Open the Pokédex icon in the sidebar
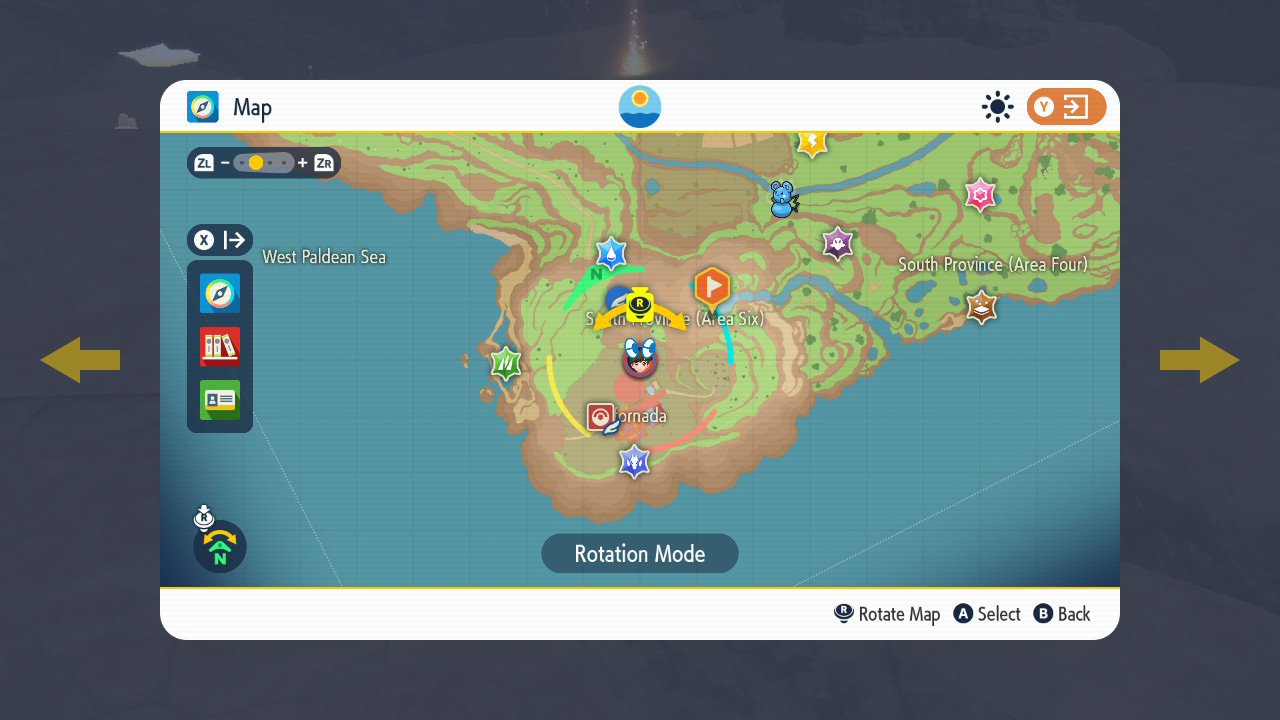This screenshot has height=720, width=1280. [x=219, y=346]
